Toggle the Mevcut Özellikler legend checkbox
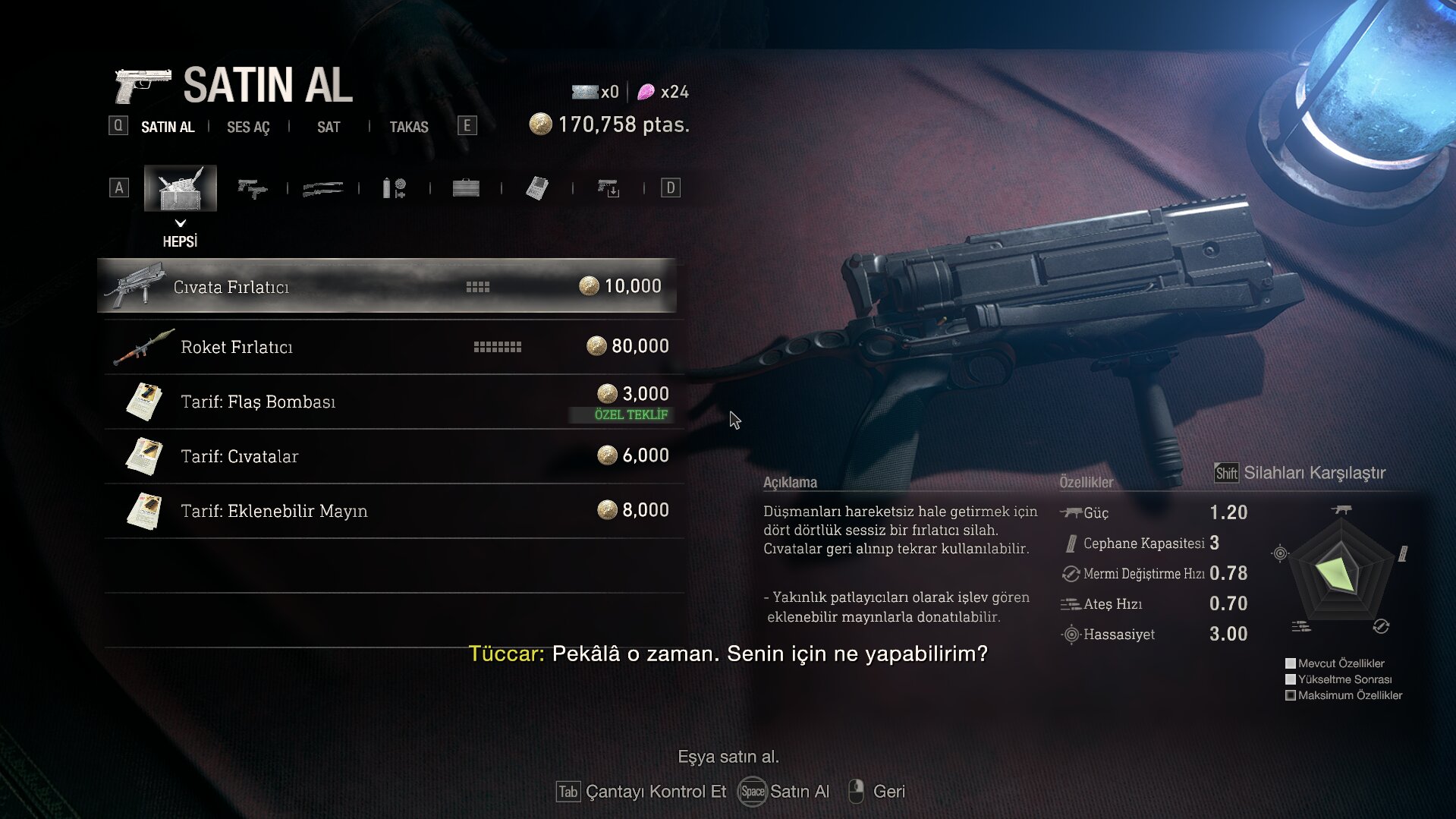 (x=1290, y=663)
